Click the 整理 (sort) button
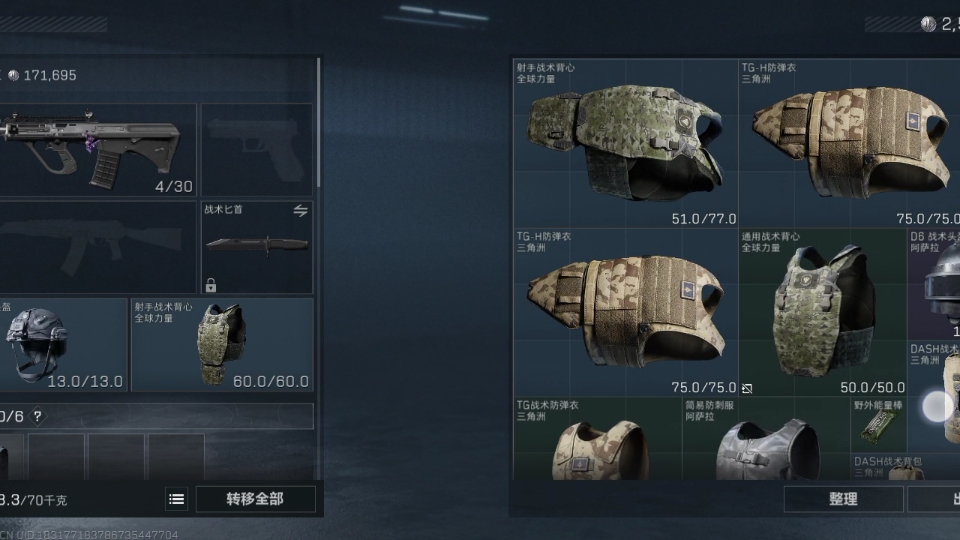 843,499
